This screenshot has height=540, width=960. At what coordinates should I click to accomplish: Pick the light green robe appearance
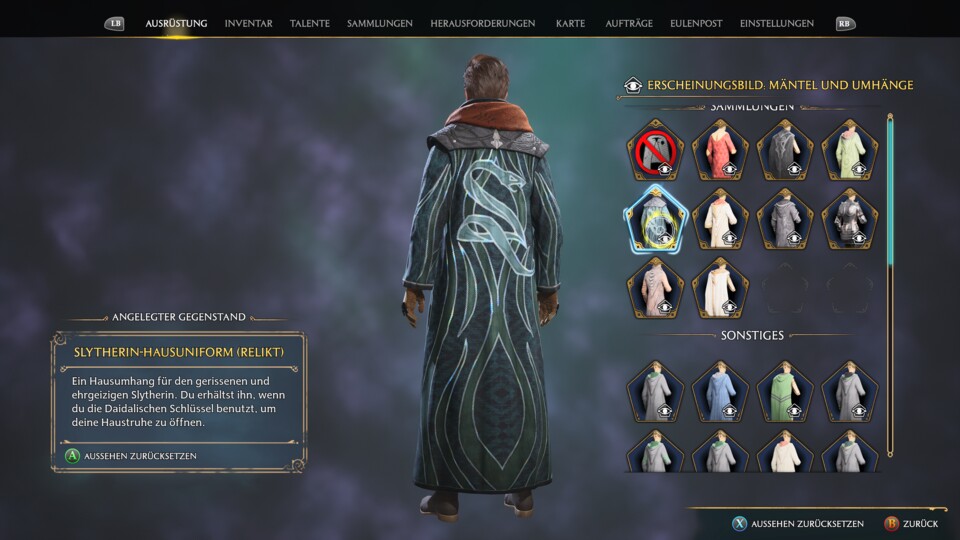[x=850, y=150]
